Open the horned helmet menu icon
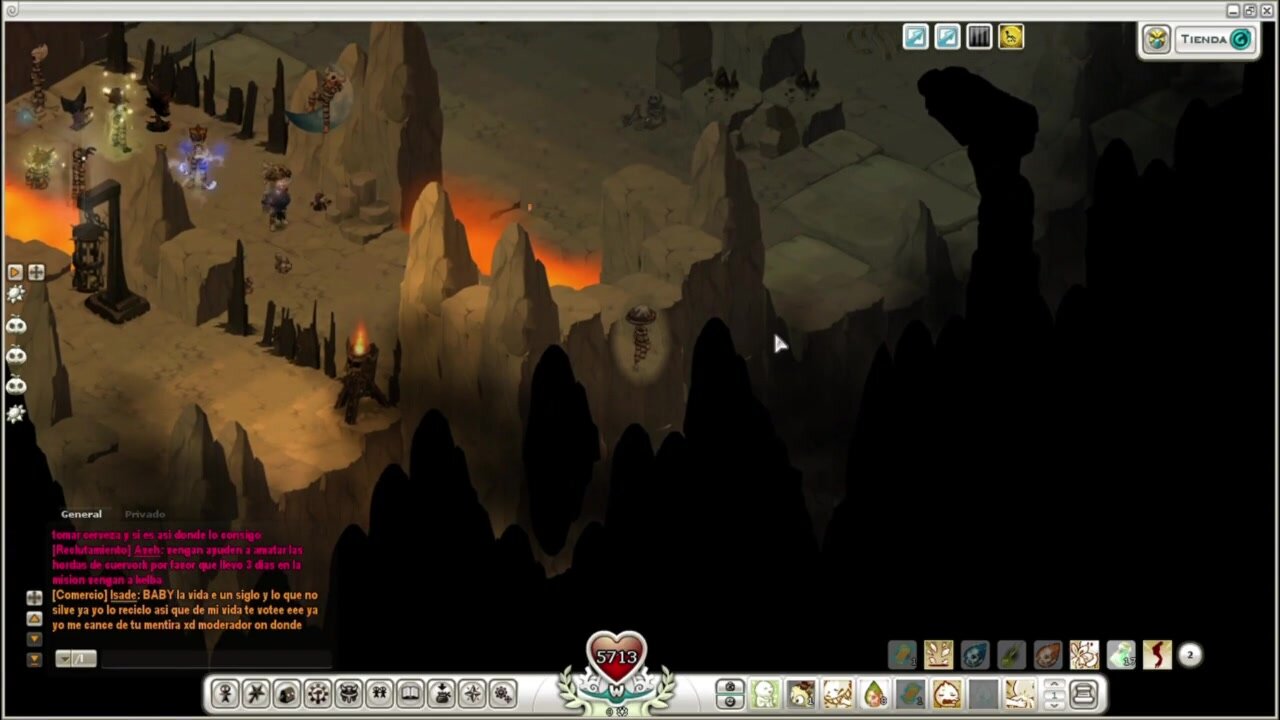This screenshot has height=720, width=1280. [x=349, y=693]
